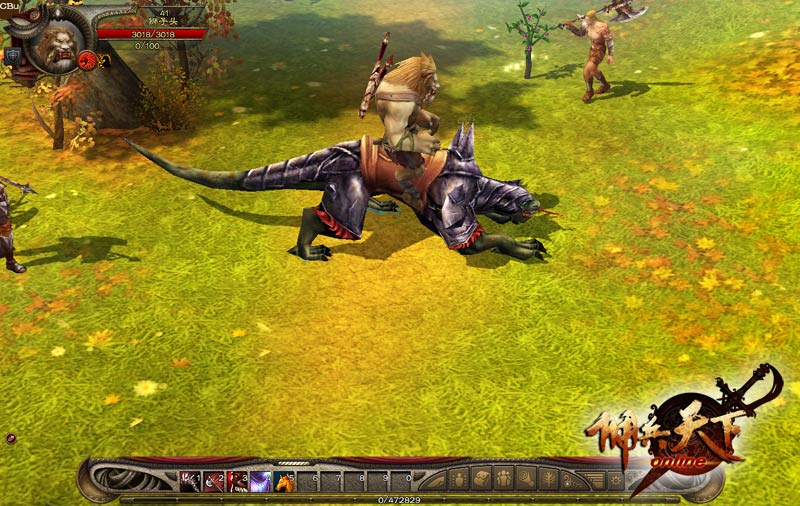Select the lion character portrait
This screenshot has height=506, width=800.
(58, 46)
